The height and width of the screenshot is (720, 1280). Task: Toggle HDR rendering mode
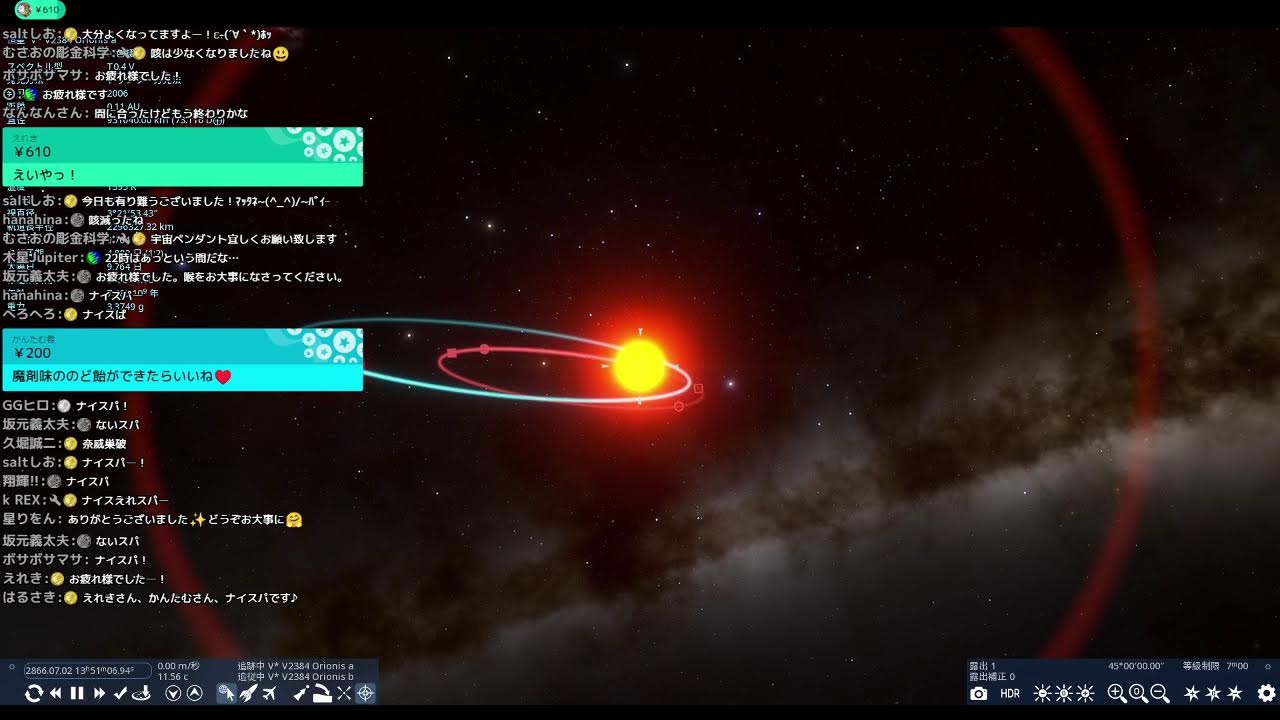tap(1011, 693)
